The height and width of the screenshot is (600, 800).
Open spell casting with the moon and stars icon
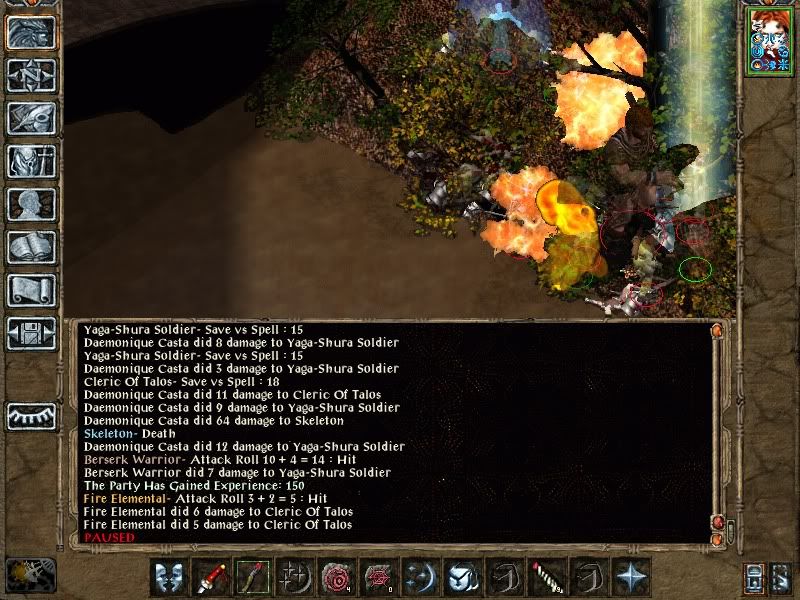(x=421, y=577)
